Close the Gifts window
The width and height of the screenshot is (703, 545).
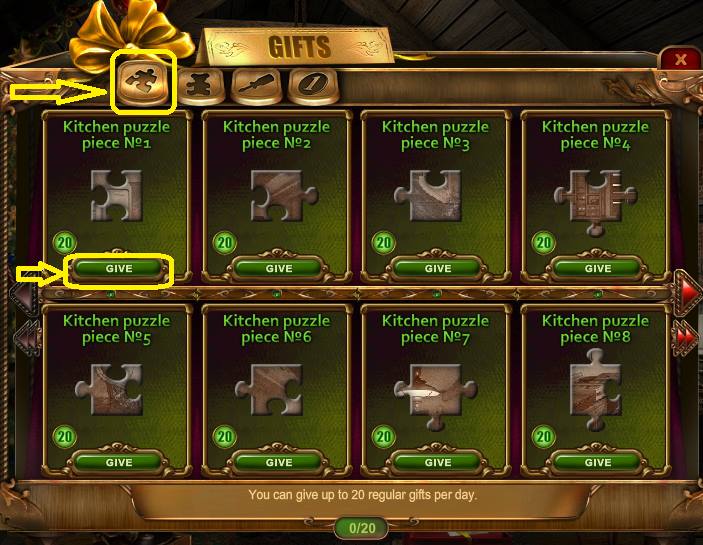tap(681, 59)
